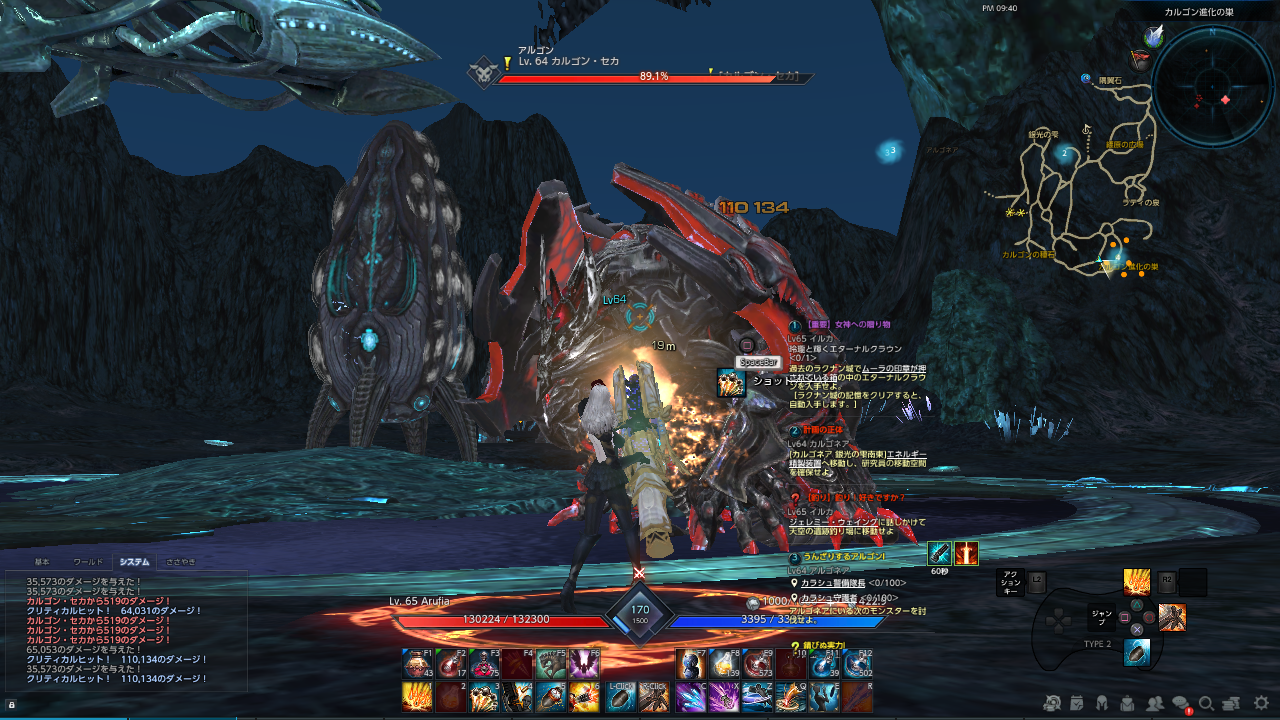Viewport: 1280px width, 720px height.
Task: Select the F1 potion skill icon
Action: pyautogui.click(x=415, y=664)
